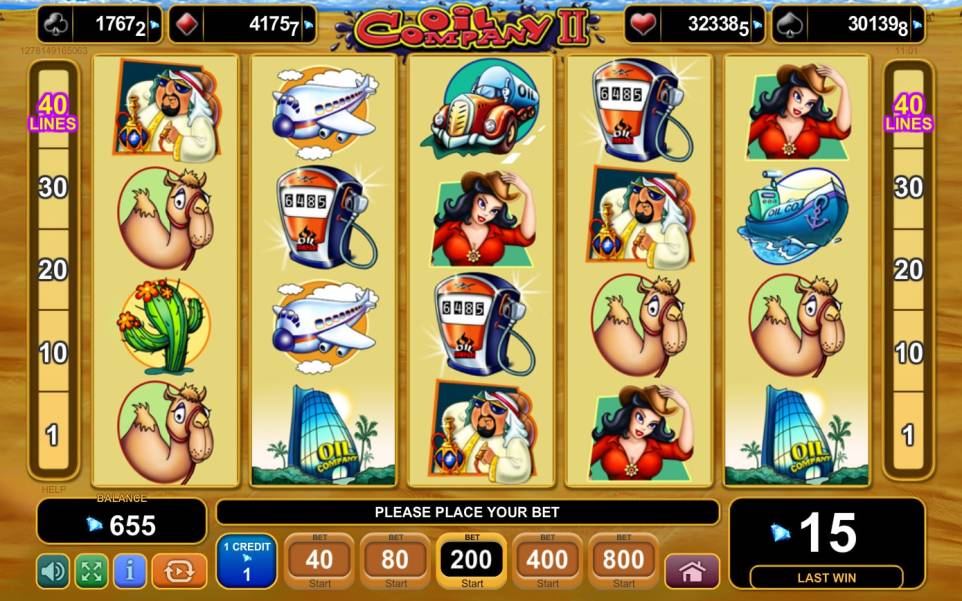Image resolution: width=962 pixels, height=601 pixels.
Task: Start a spin with bet 40
Action: pyautogui.click(x=319, y=562)
